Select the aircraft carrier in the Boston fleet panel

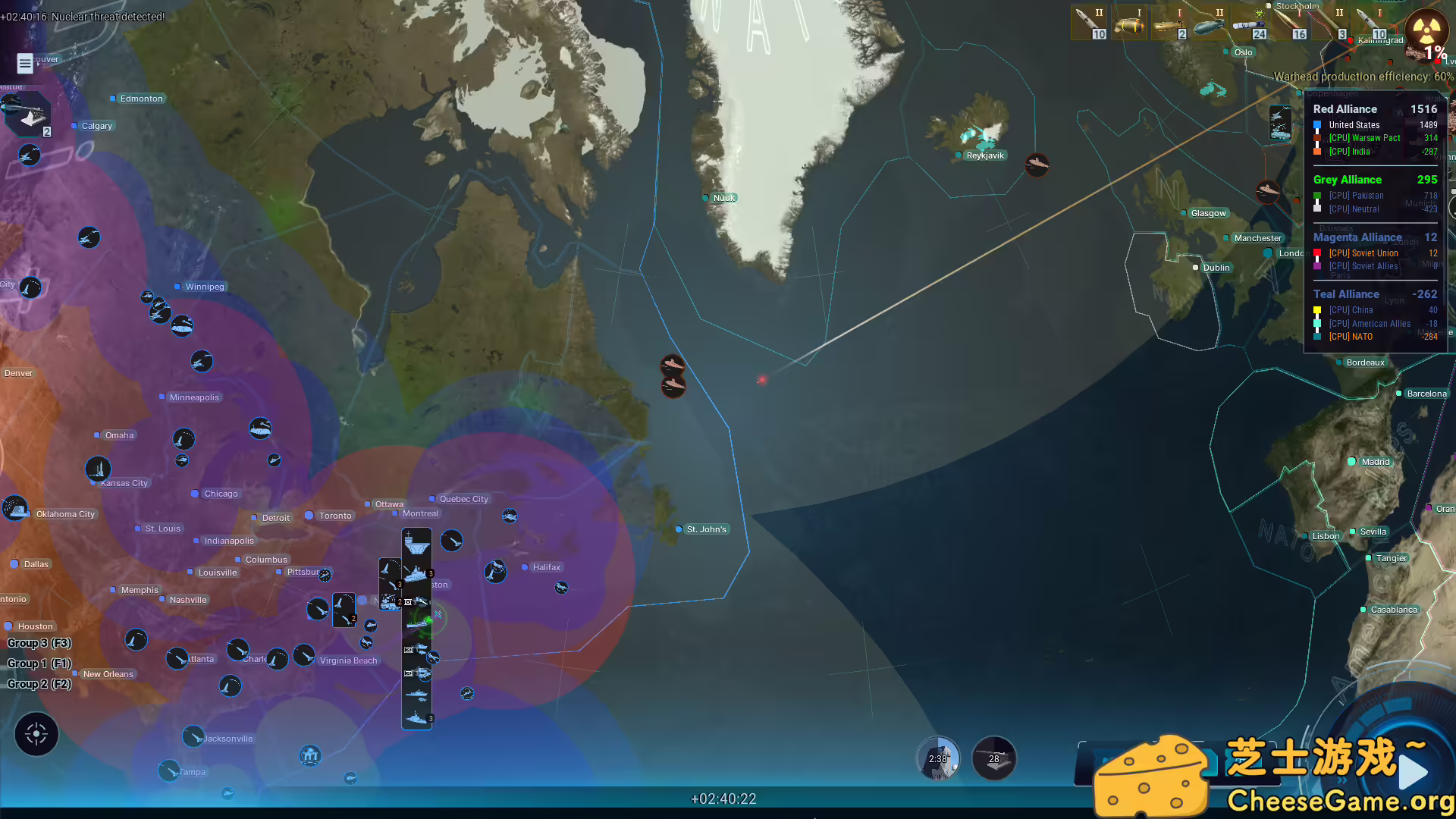[416, 542]
